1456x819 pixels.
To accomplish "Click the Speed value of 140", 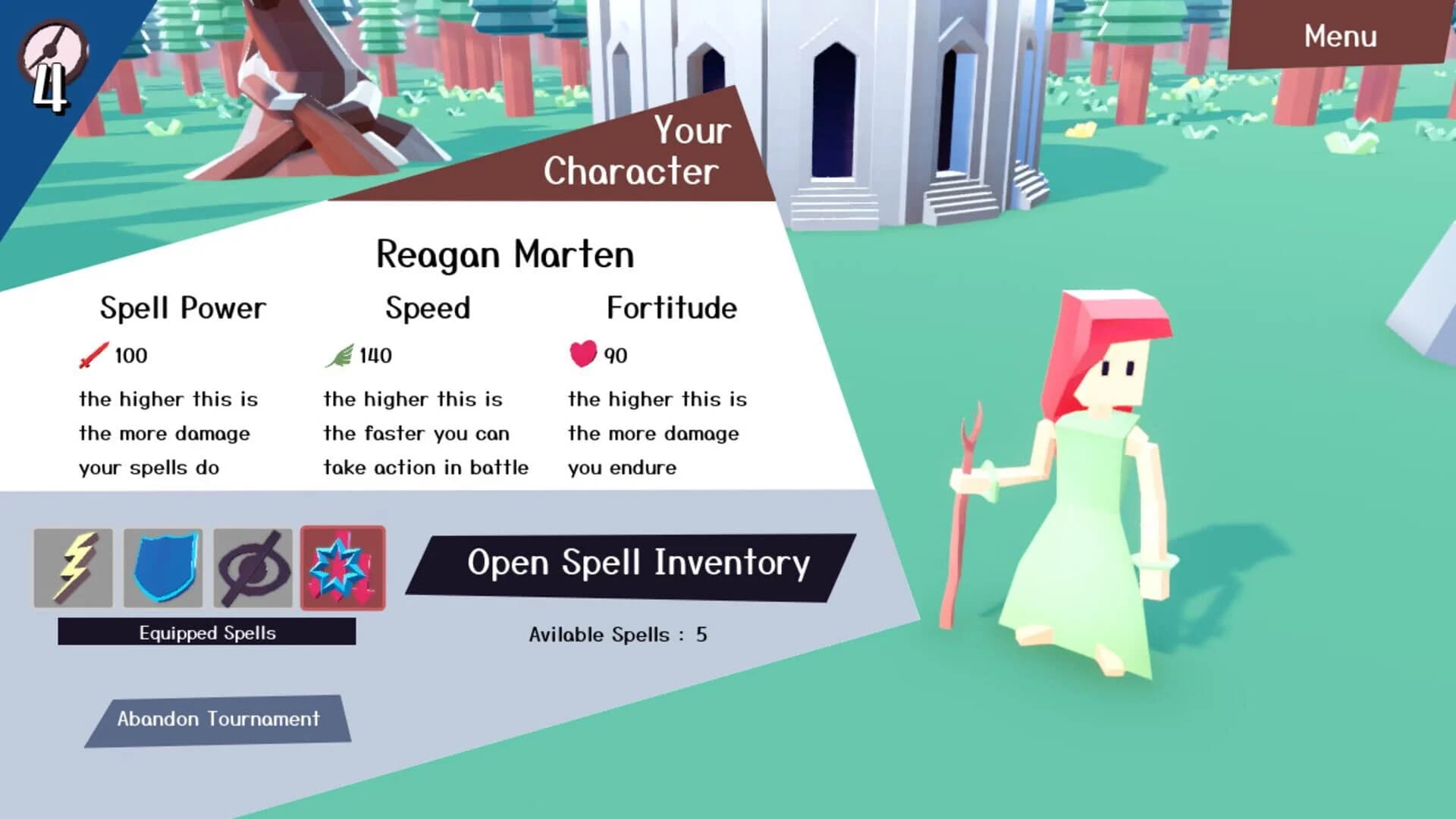I will click(373, 355).
